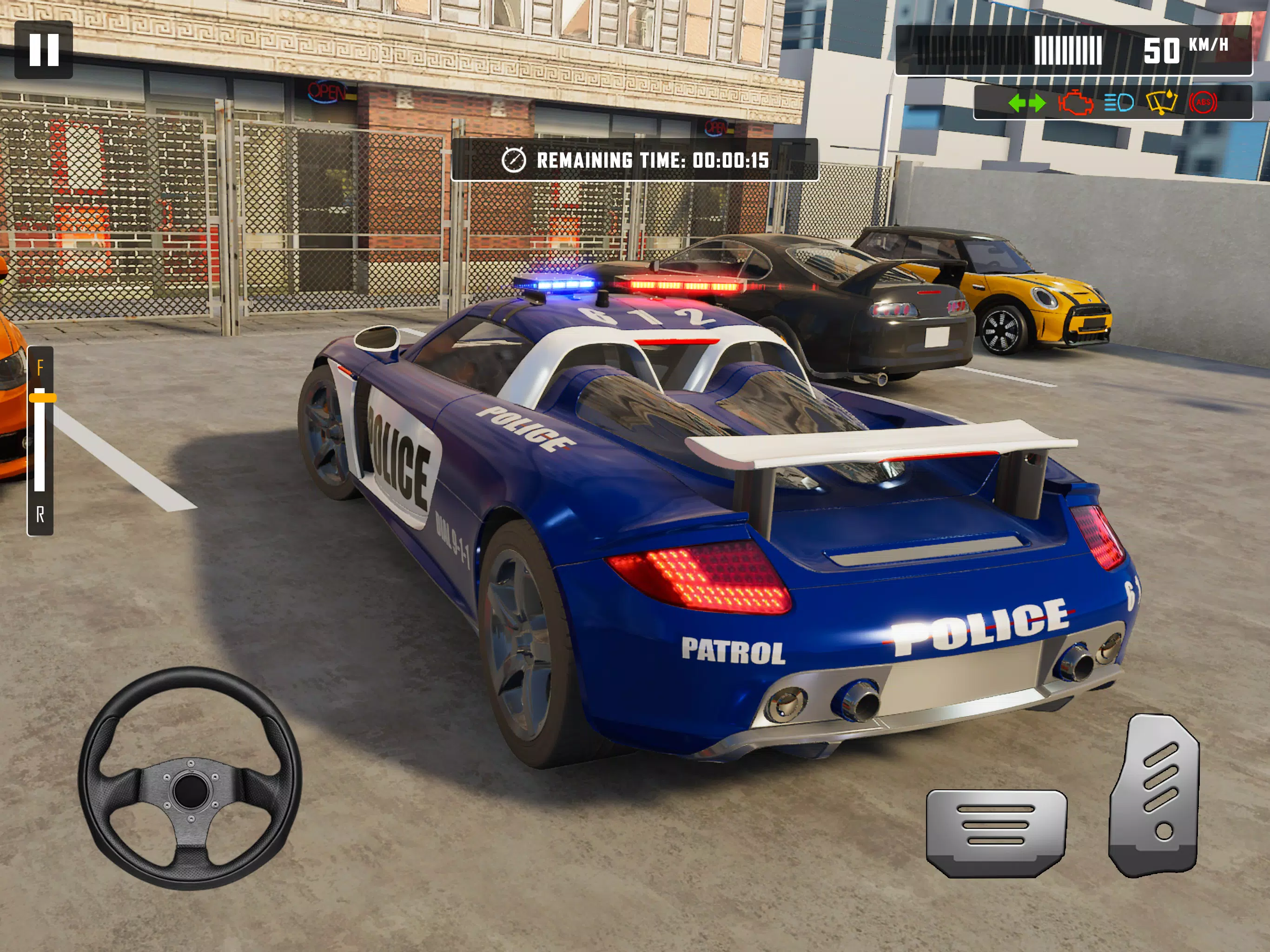Turn the steering wheel control
The width and height of the screenshot is (1270, 952).
coord(190,778)
